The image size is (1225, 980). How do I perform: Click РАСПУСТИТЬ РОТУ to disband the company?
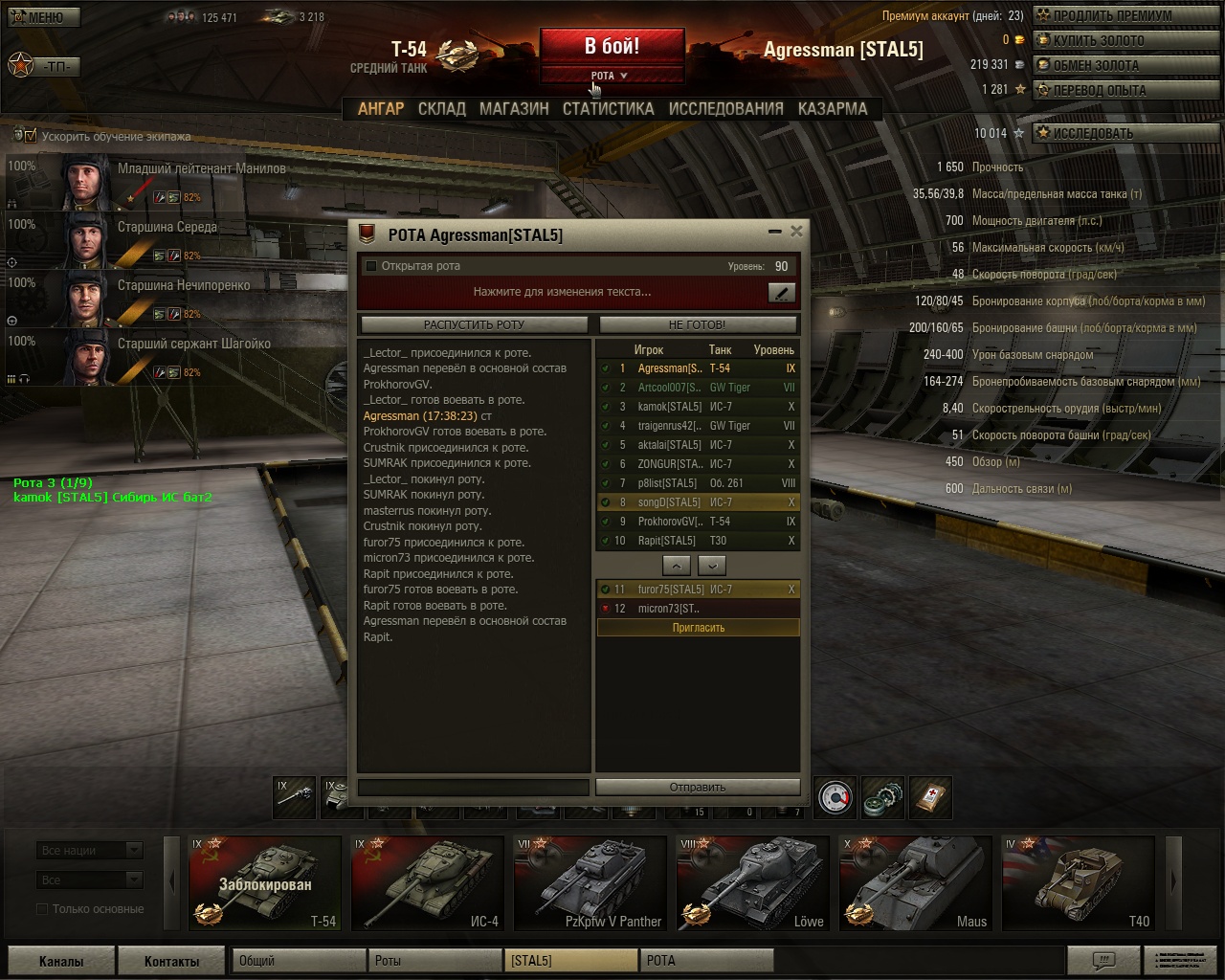[x=474, y=324]
